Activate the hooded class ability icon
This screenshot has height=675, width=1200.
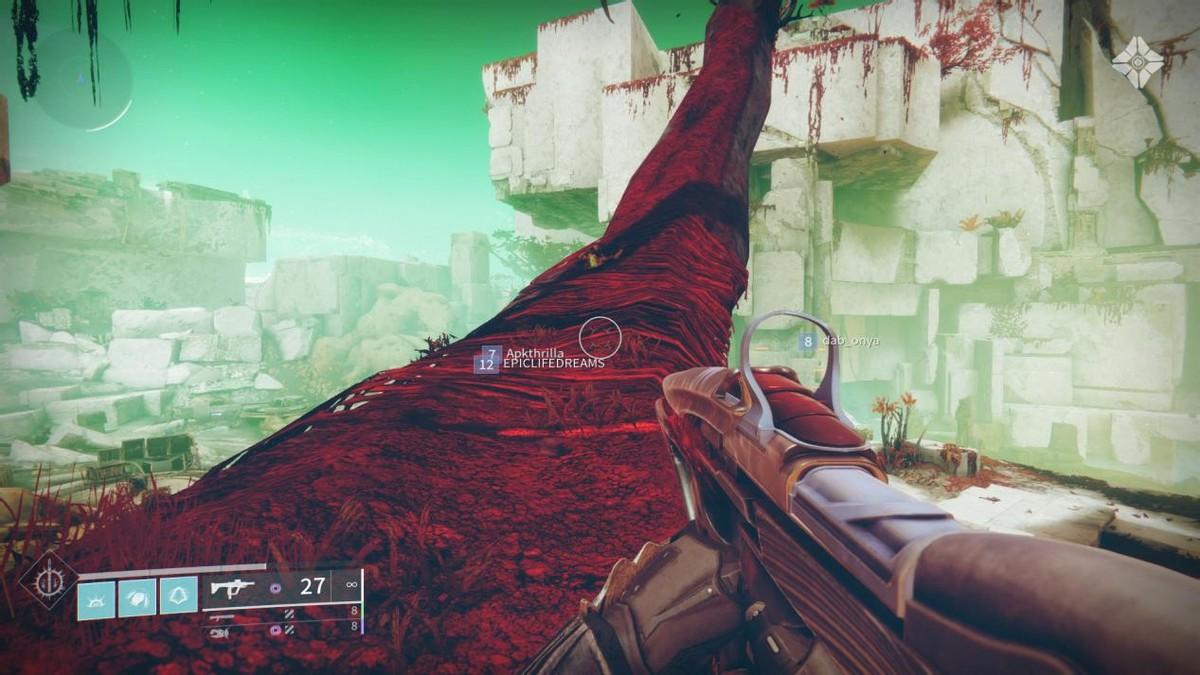coord(178,598)
